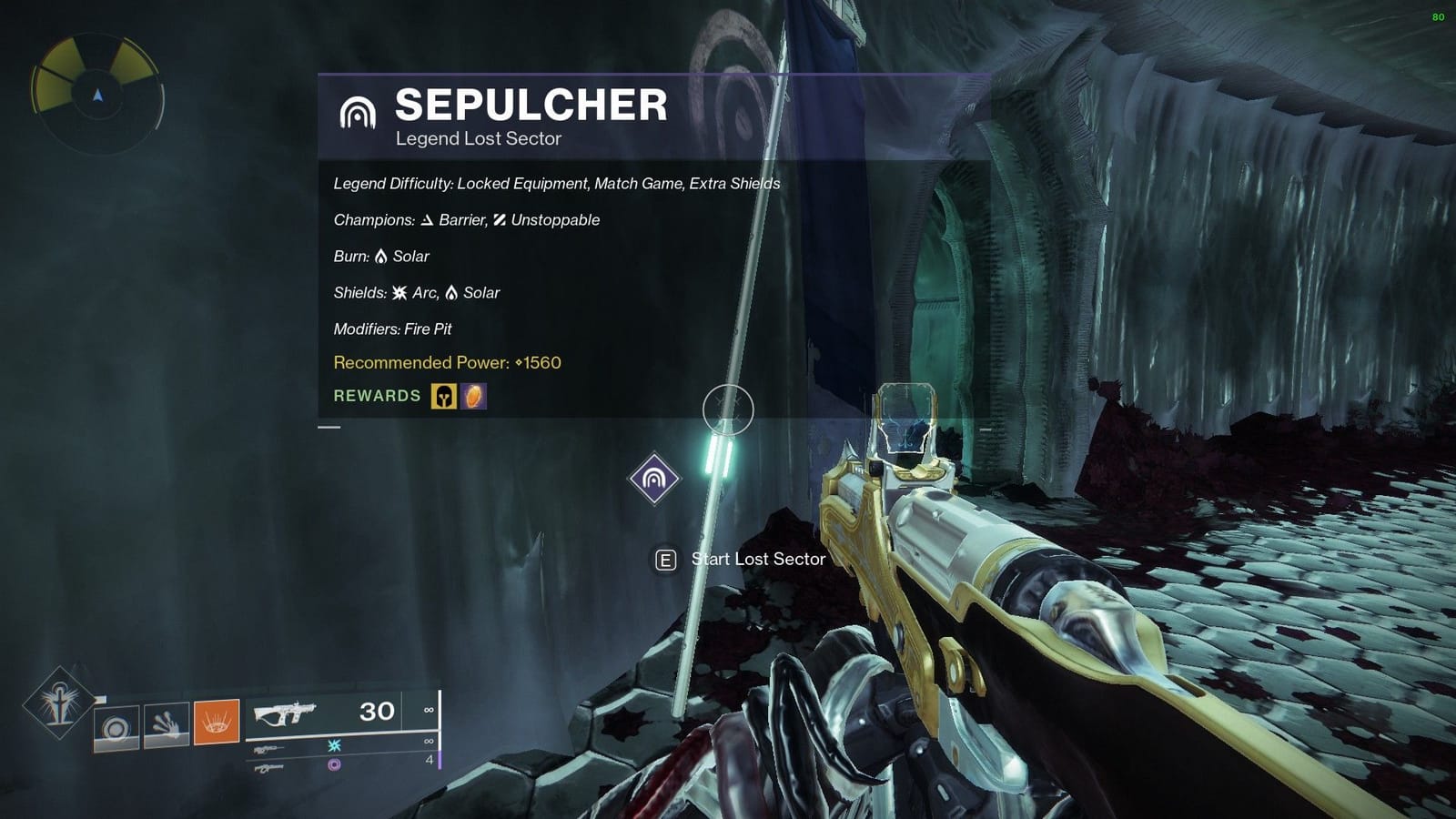Click the SEPULCHER title header
The width and height of the screenshot is (1456, 819).
pos(532,106)
